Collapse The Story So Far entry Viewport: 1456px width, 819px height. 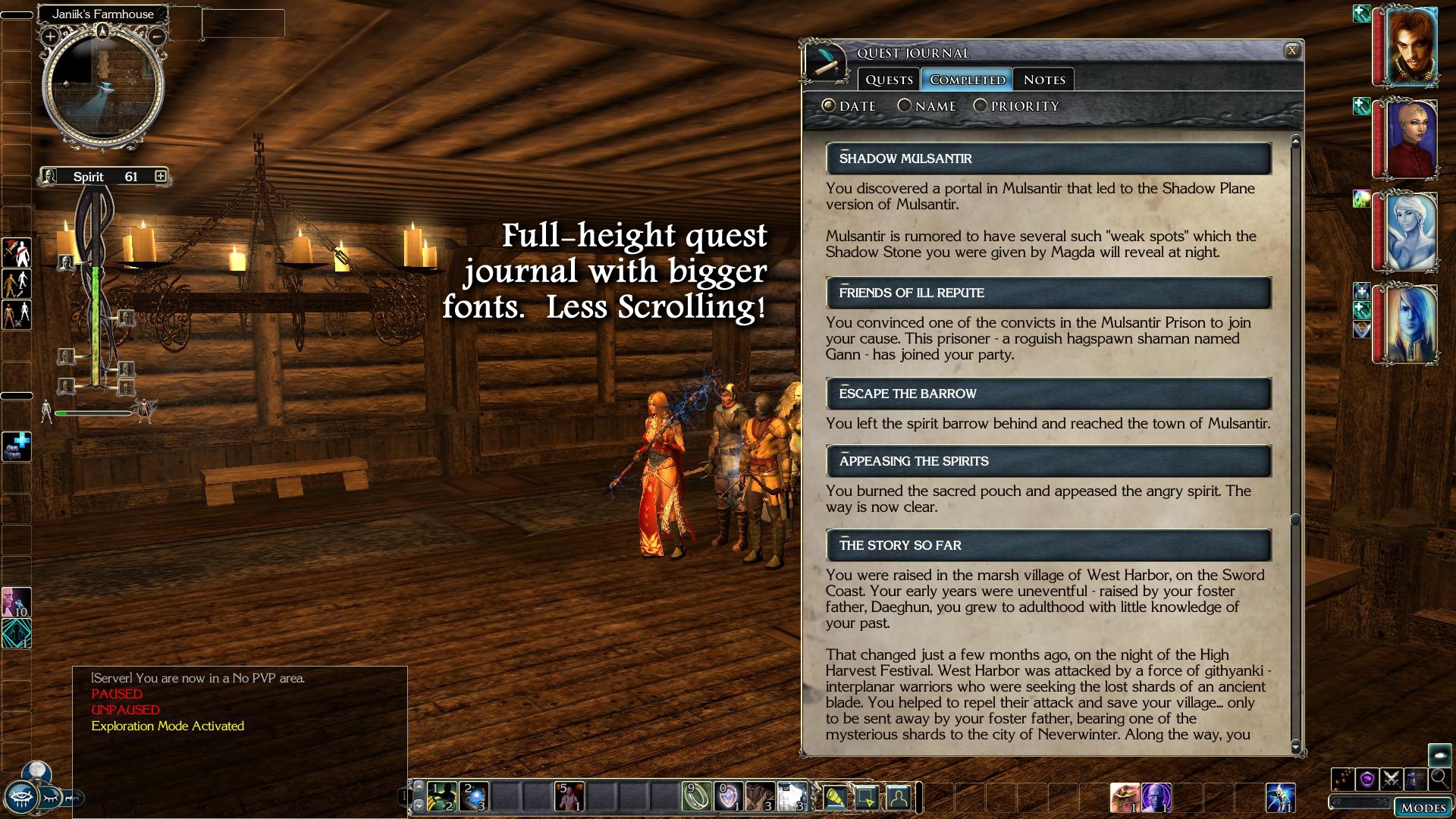pos(844,537)
